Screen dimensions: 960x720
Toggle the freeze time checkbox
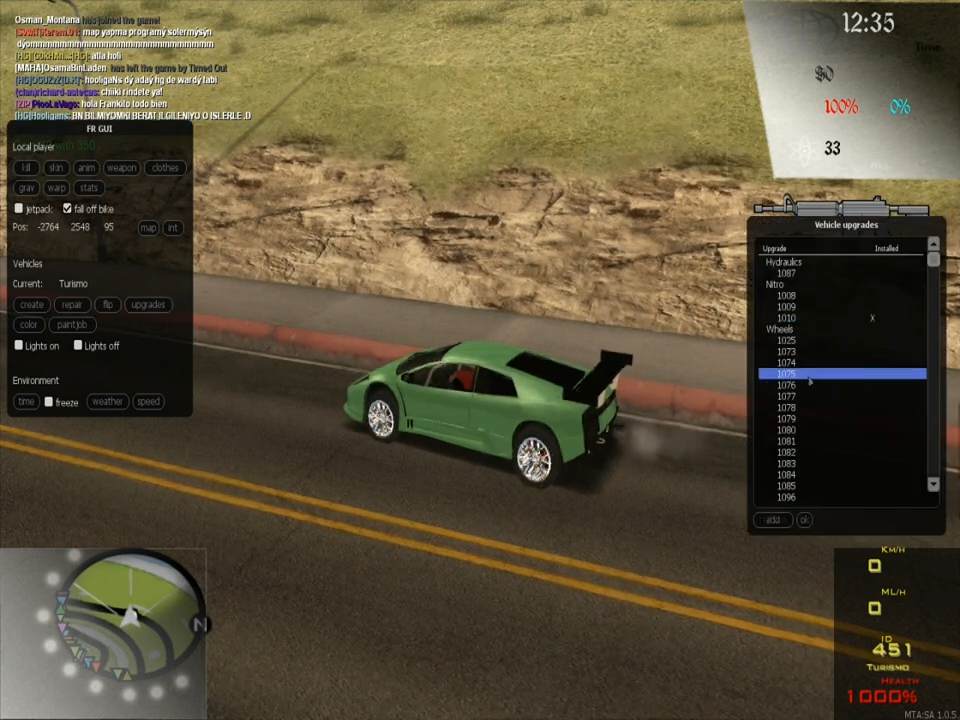(49, 402)
